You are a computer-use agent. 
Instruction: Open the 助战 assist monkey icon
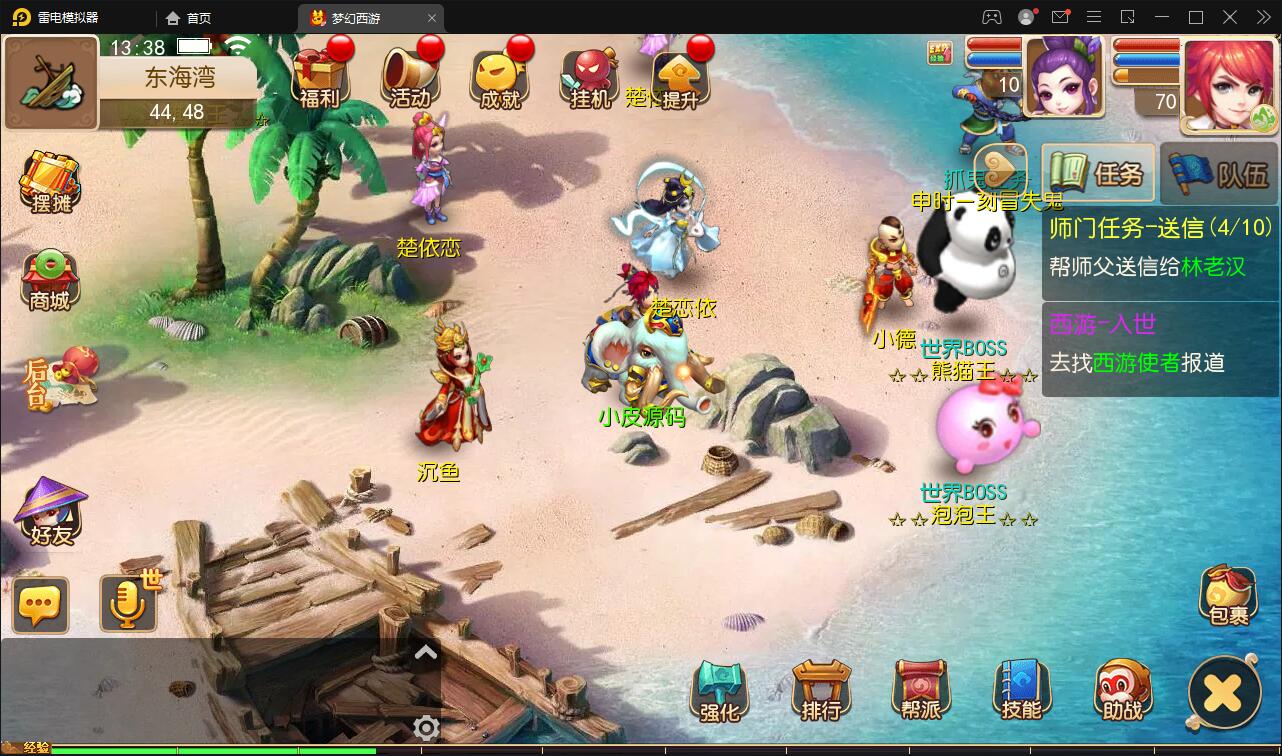coord(1122,691)
